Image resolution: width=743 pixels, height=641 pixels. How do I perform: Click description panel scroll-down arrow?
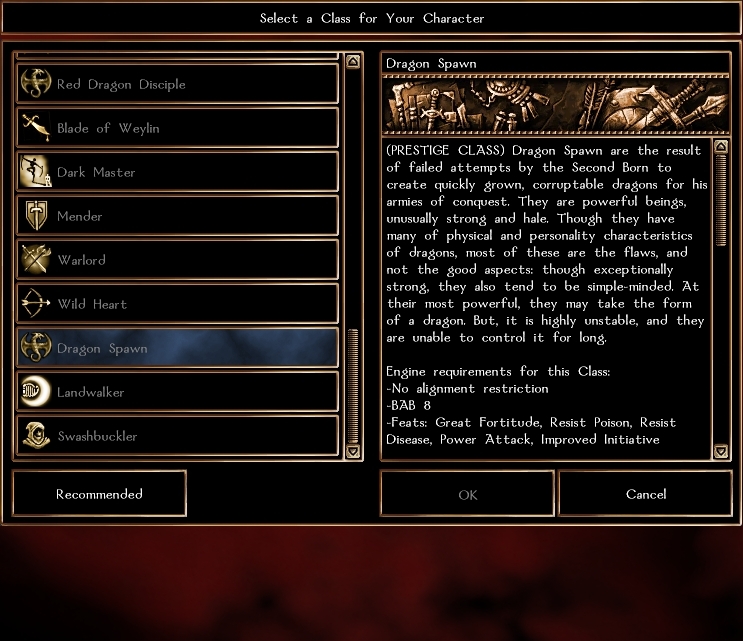pyautogui.click(x=722, y=451)
